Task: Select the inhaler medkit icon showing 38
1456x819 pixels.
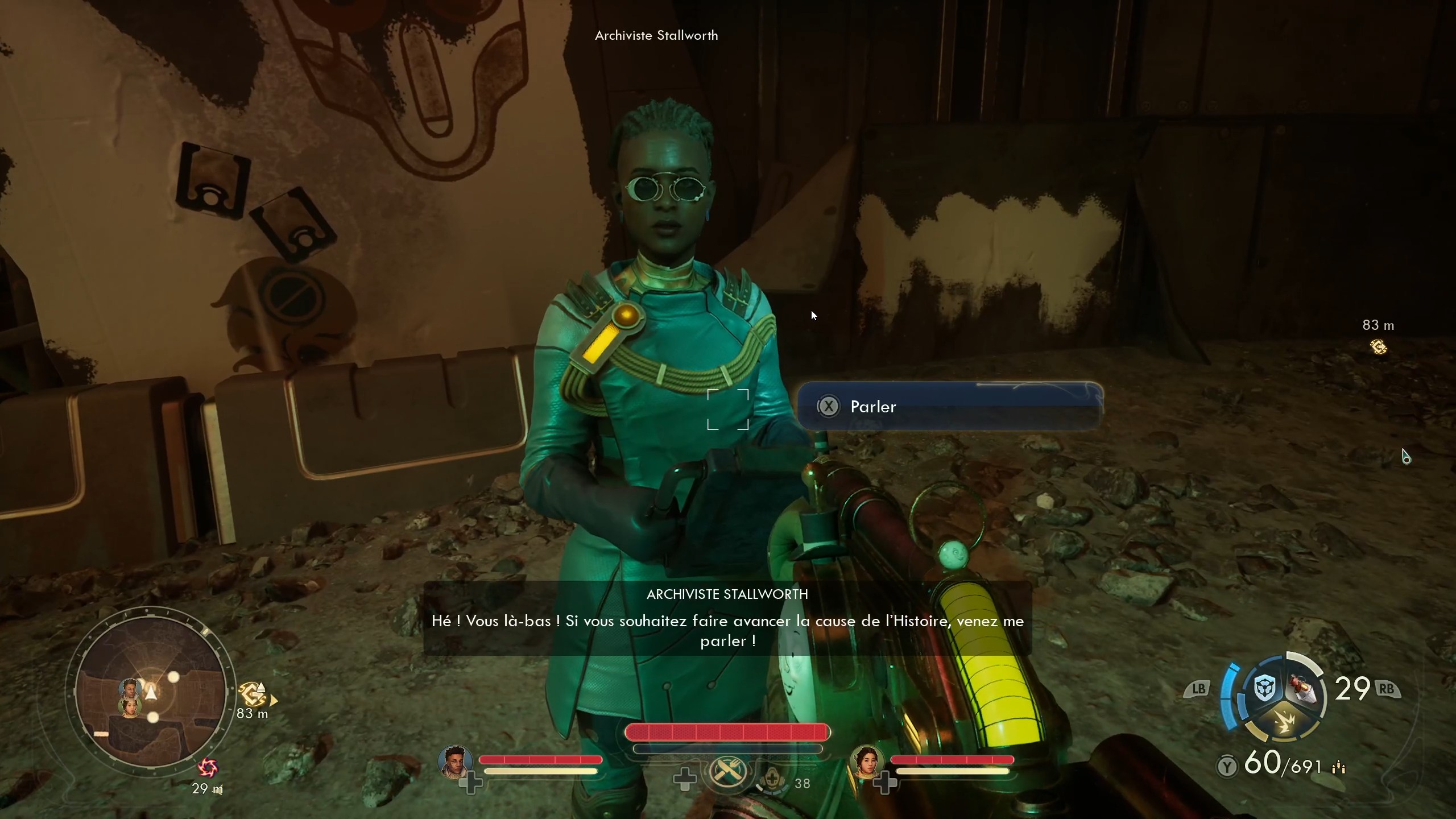Action: point(773,781)
